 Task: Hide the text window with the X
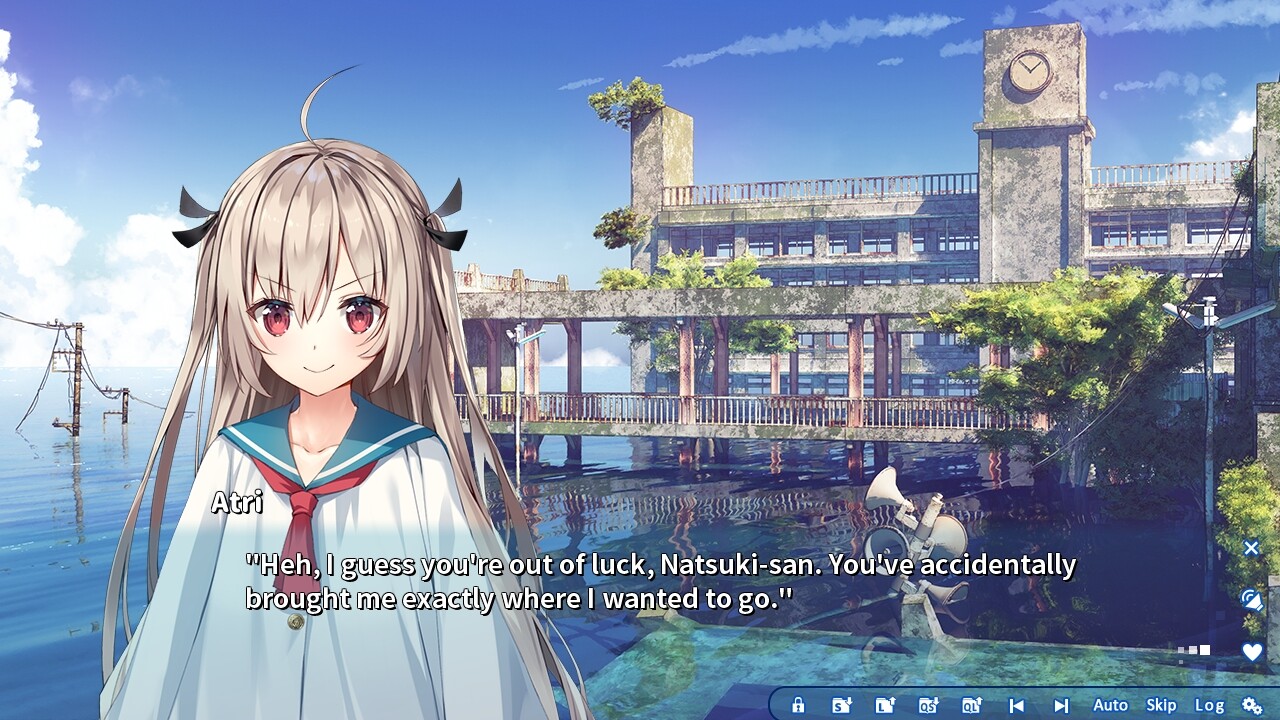1251,548
